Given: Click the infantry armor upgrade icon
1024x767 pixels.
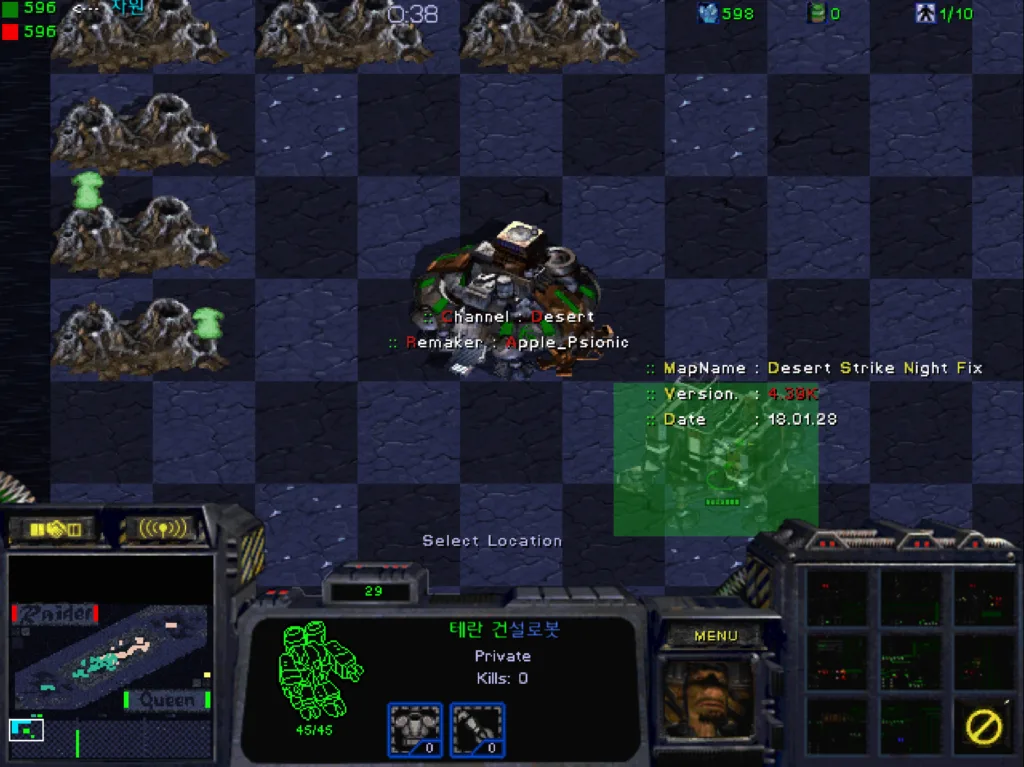Looking at the screenshot, I should (414, 729).
